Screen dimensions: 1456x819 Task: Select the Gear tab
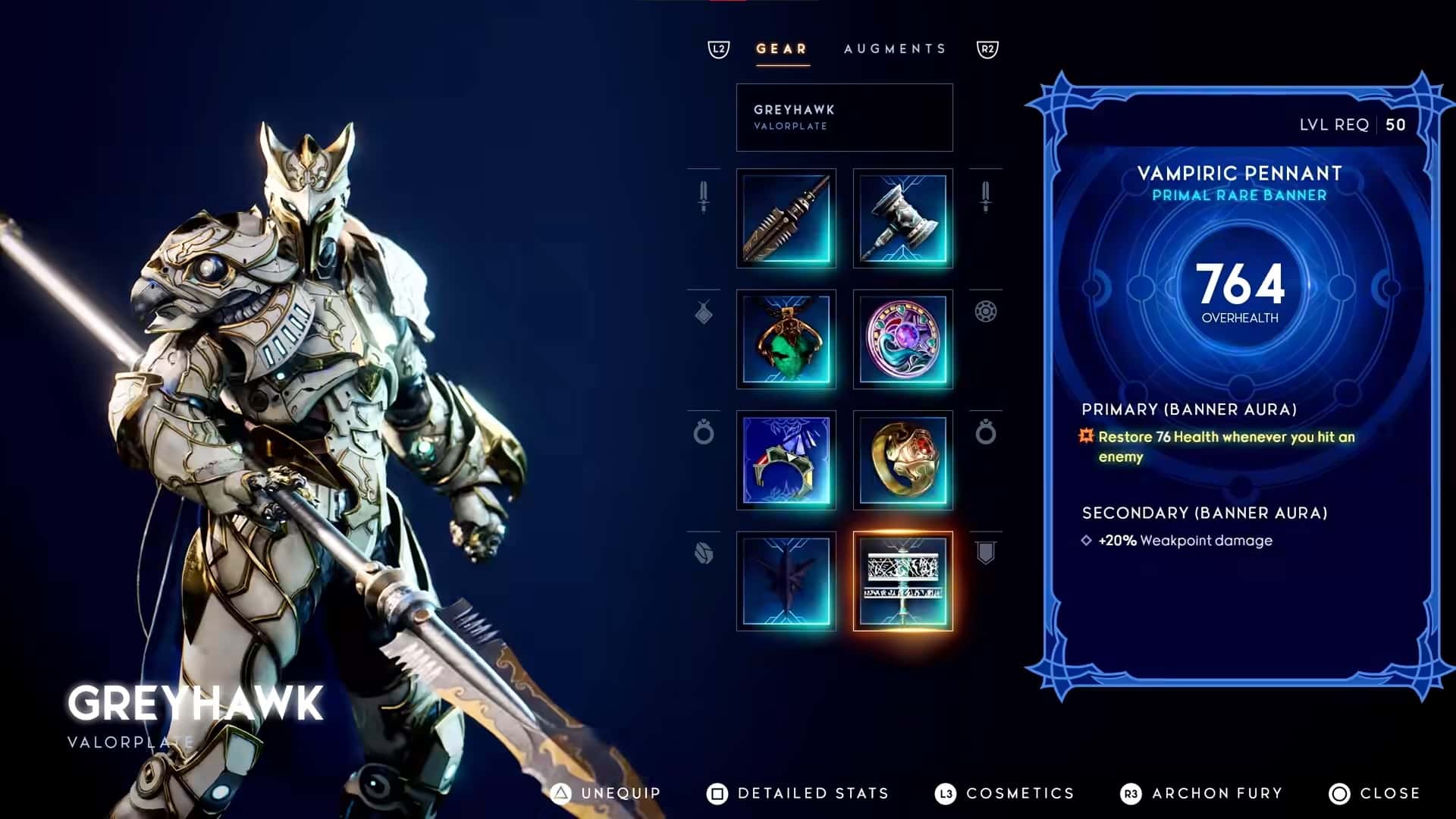782,49
